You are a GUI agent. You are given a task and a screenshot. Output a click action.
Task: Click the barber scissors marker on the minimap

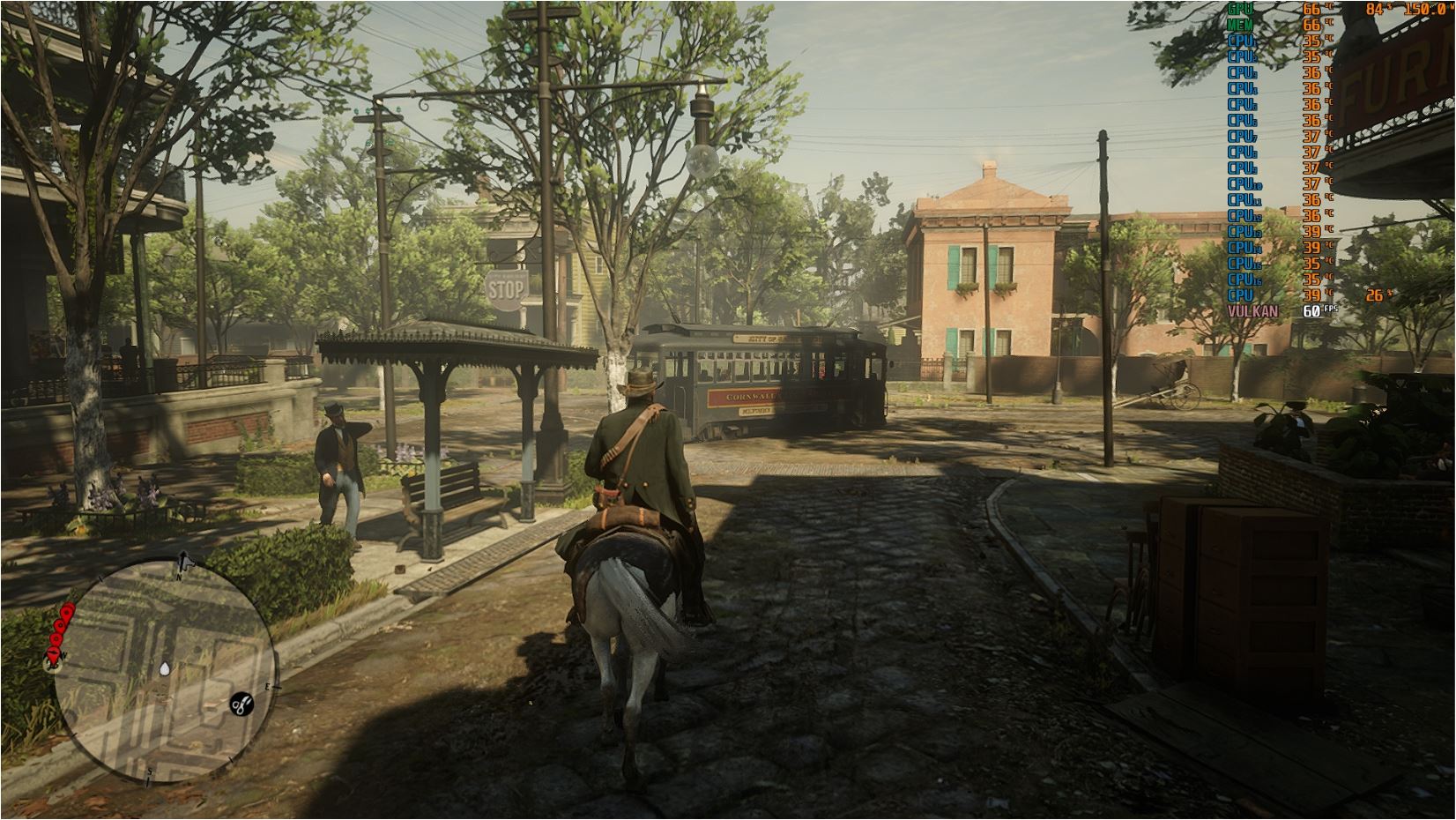(240, 704)
